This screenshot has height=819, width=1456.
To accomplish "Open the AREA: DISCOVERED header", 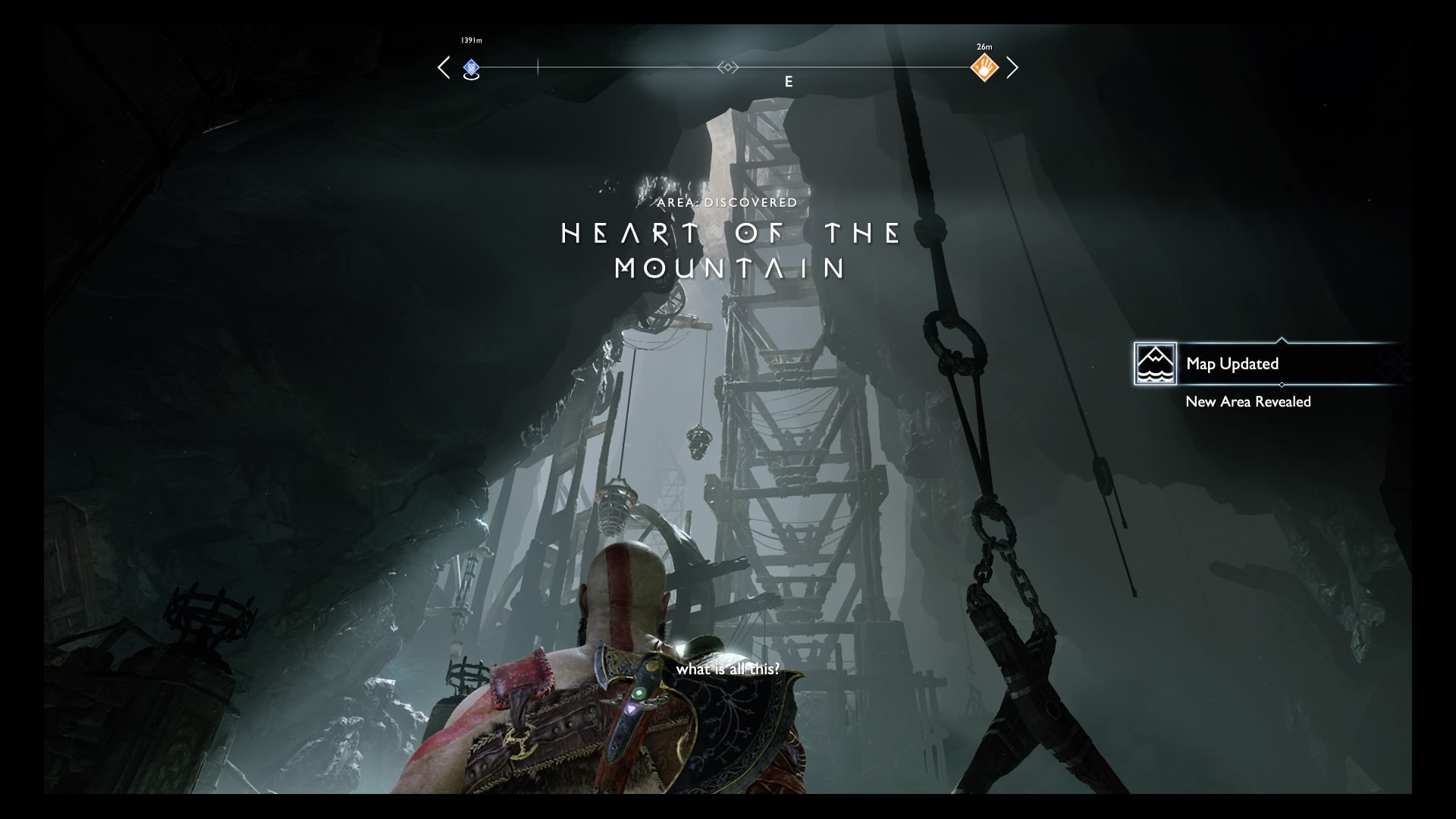I will click(x=728, y=202).
